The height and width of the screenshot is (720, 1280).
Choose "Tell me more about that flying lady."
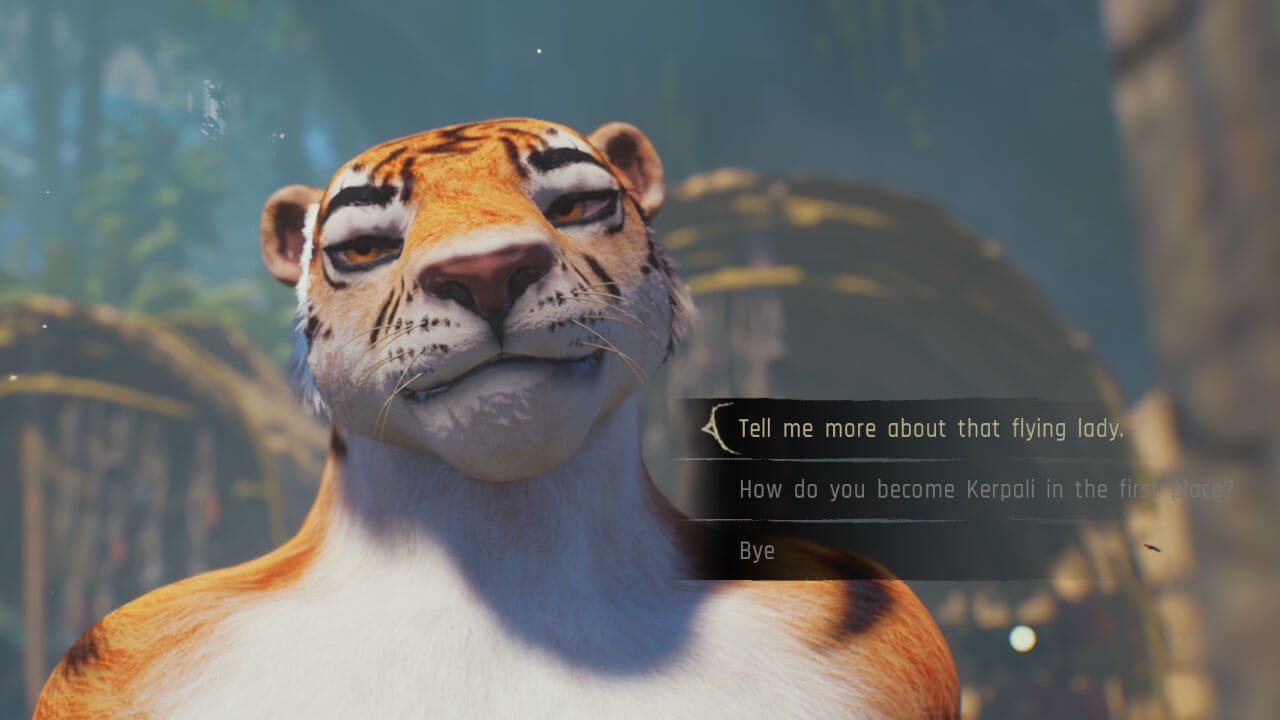[x=930, y=429]
